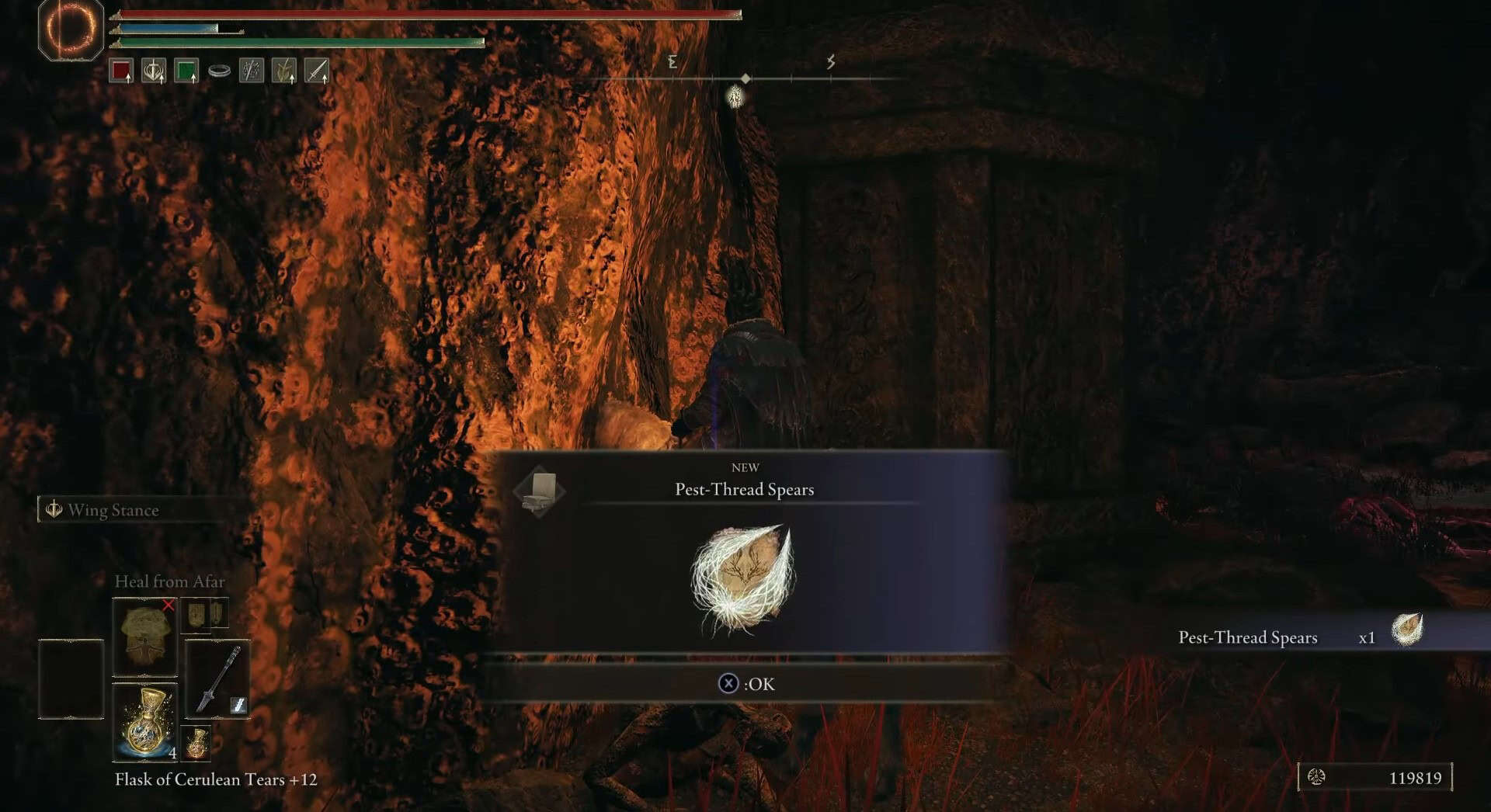Viewport: 1491px width, 812px height.
Task: Confirm the Pest-Thread Spears pickup with OK
Action: click(745, 684)
